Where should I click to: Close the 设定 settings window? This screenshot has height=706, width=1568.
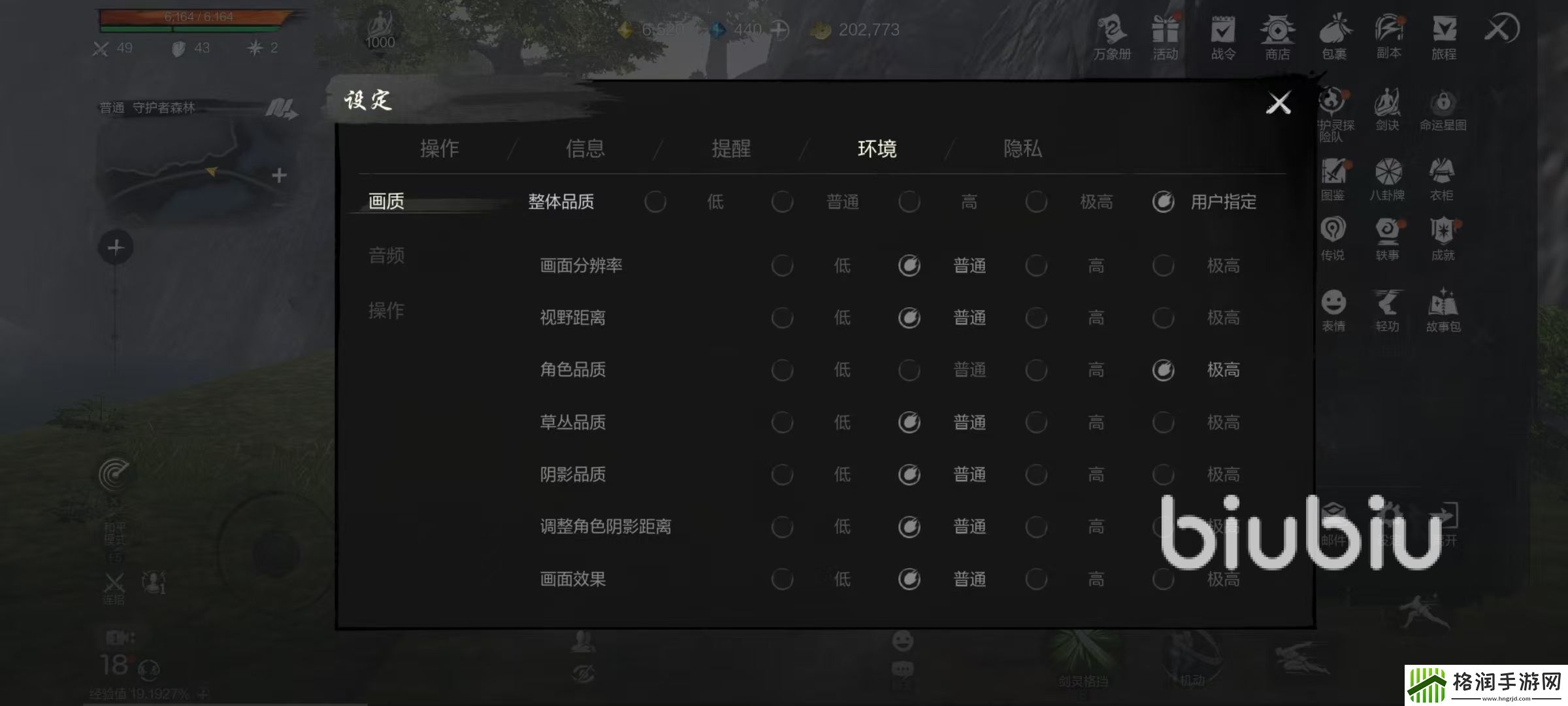pyautogui.click(x=1278, y=103)
